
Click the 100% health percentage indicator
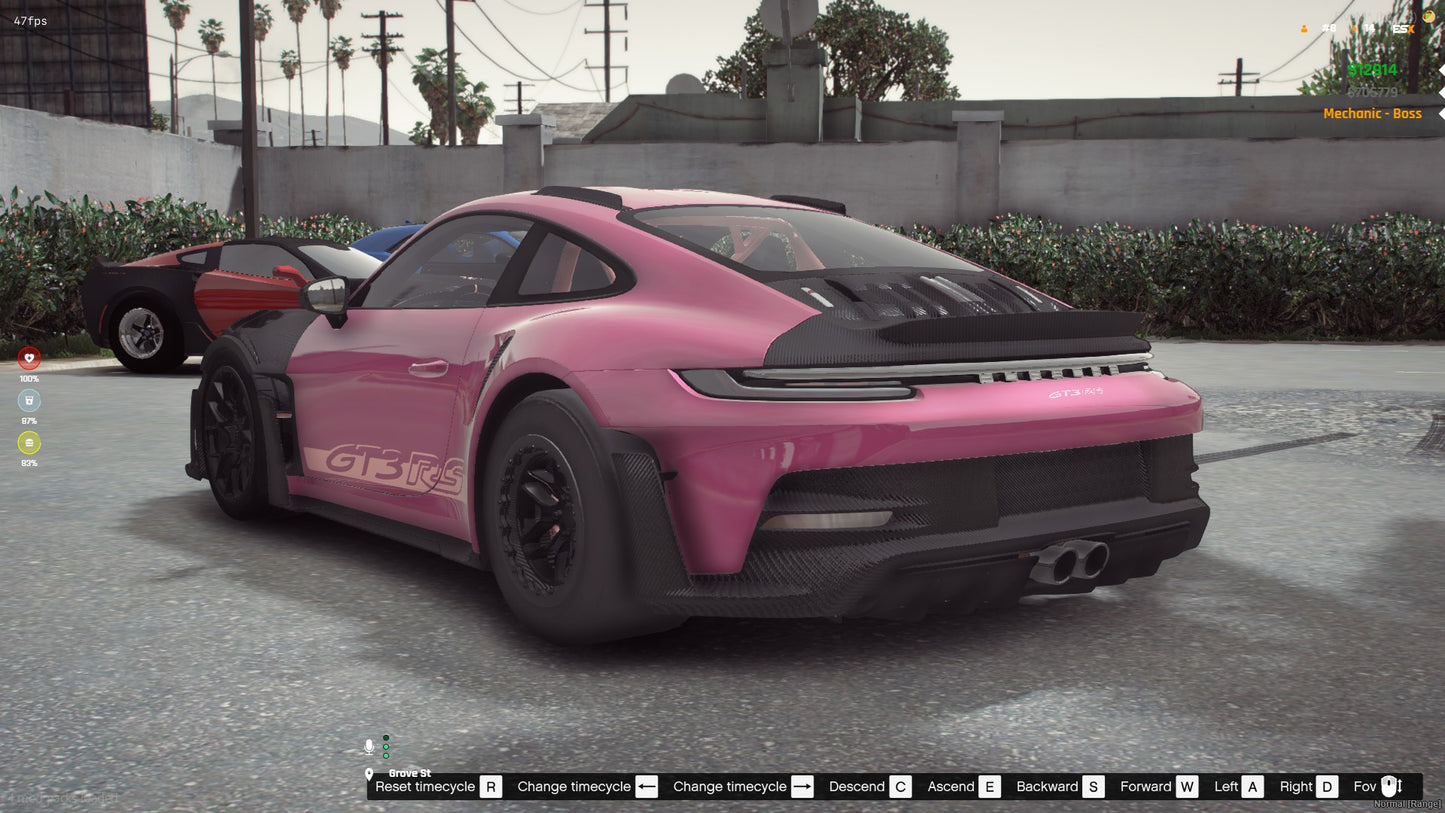28,379
